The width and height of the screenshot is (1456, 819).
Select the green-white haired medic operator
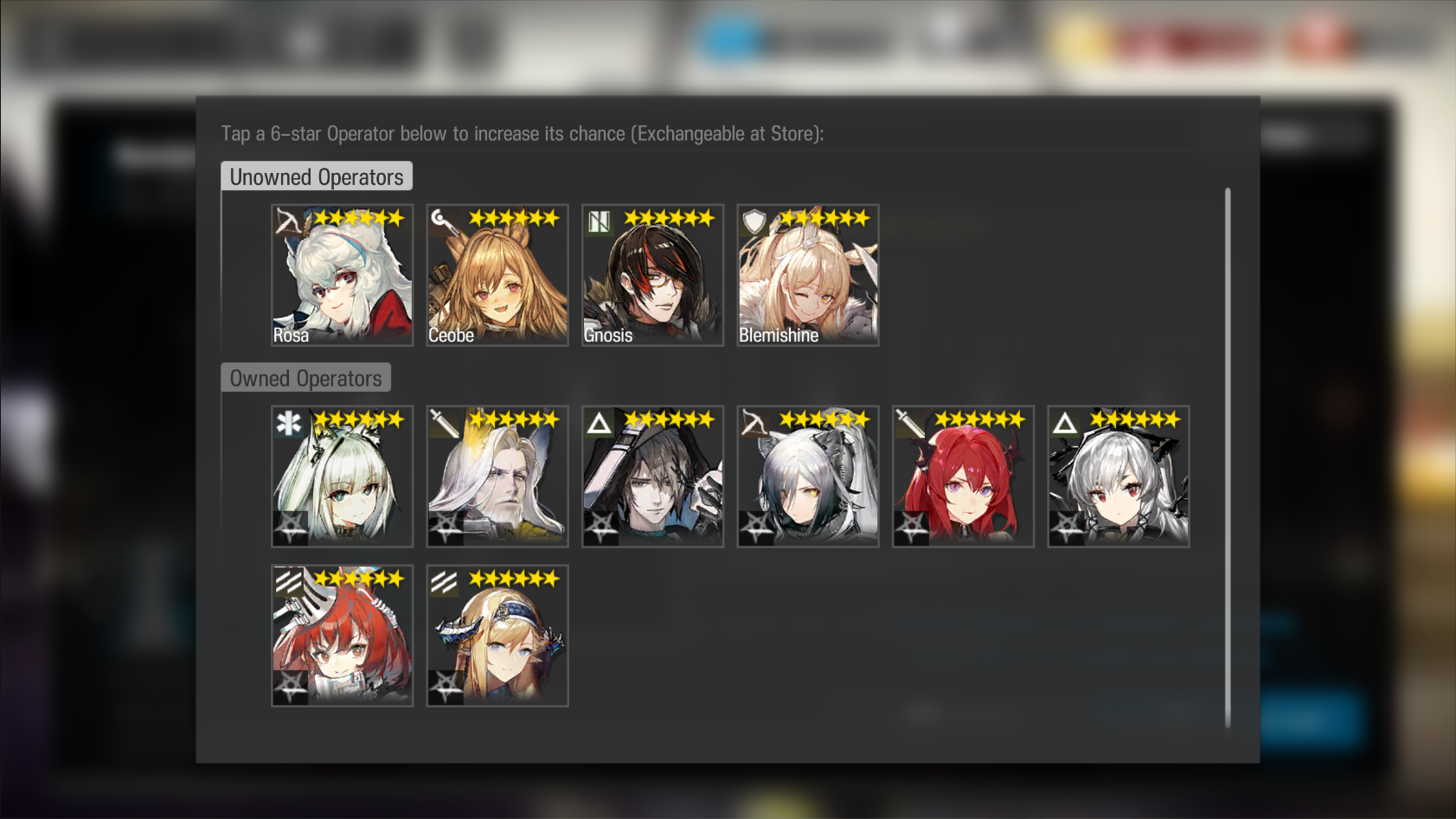point(342,477)
